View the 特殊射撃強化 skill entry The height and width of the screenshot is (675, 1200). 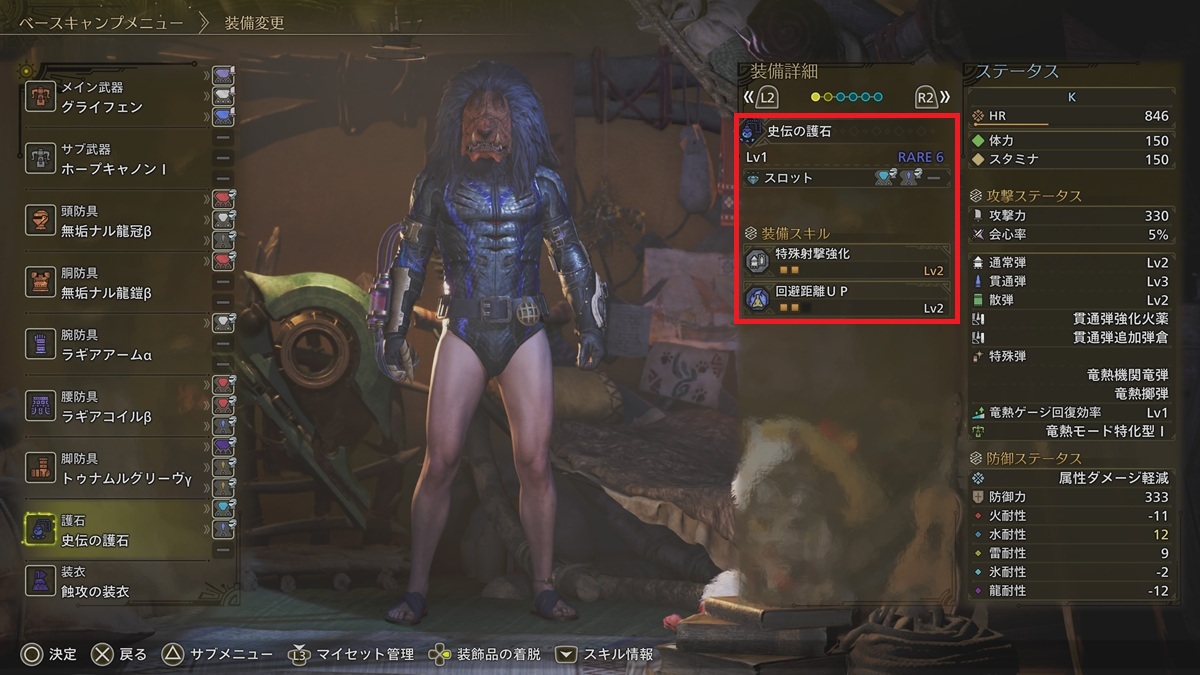[845, 262]
